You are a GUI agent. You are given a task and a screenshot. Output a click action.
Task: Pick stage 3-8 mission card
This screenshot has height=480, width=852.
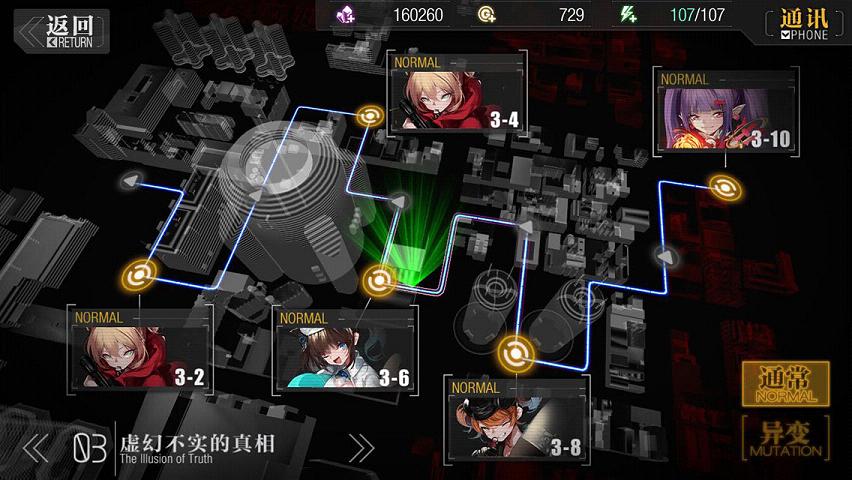(516, 418)
